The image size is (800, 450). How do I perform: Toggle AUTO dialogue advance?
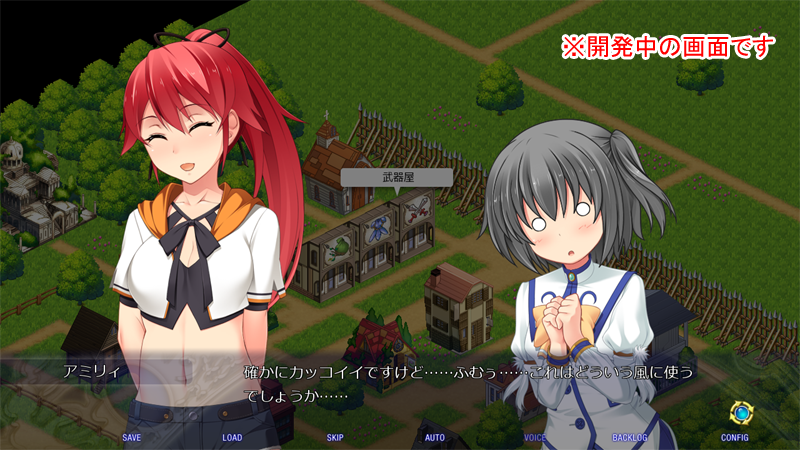coord(435,437)
